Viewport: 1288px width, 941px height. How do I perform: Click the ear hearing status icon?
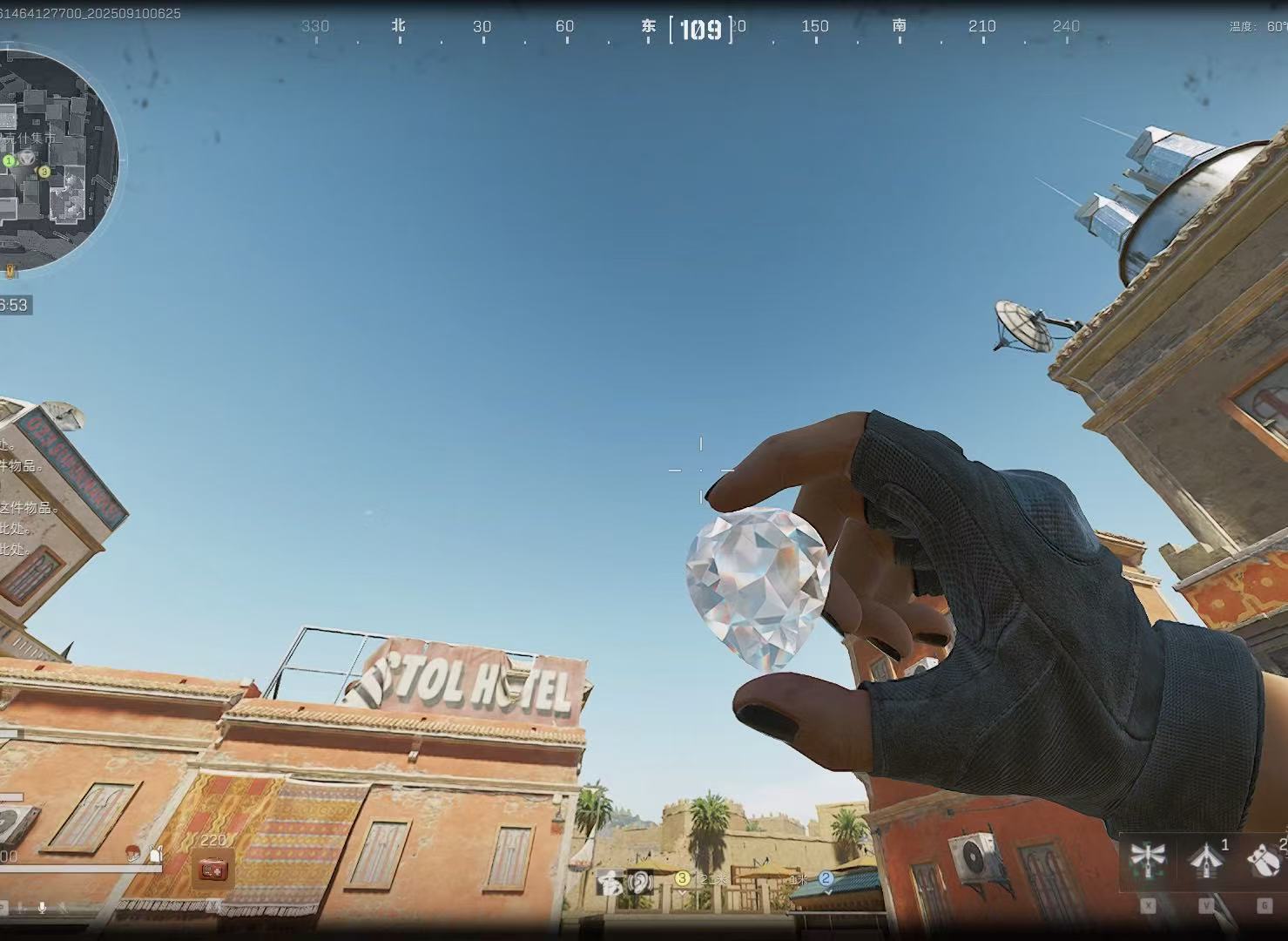(x=641, y=882)
